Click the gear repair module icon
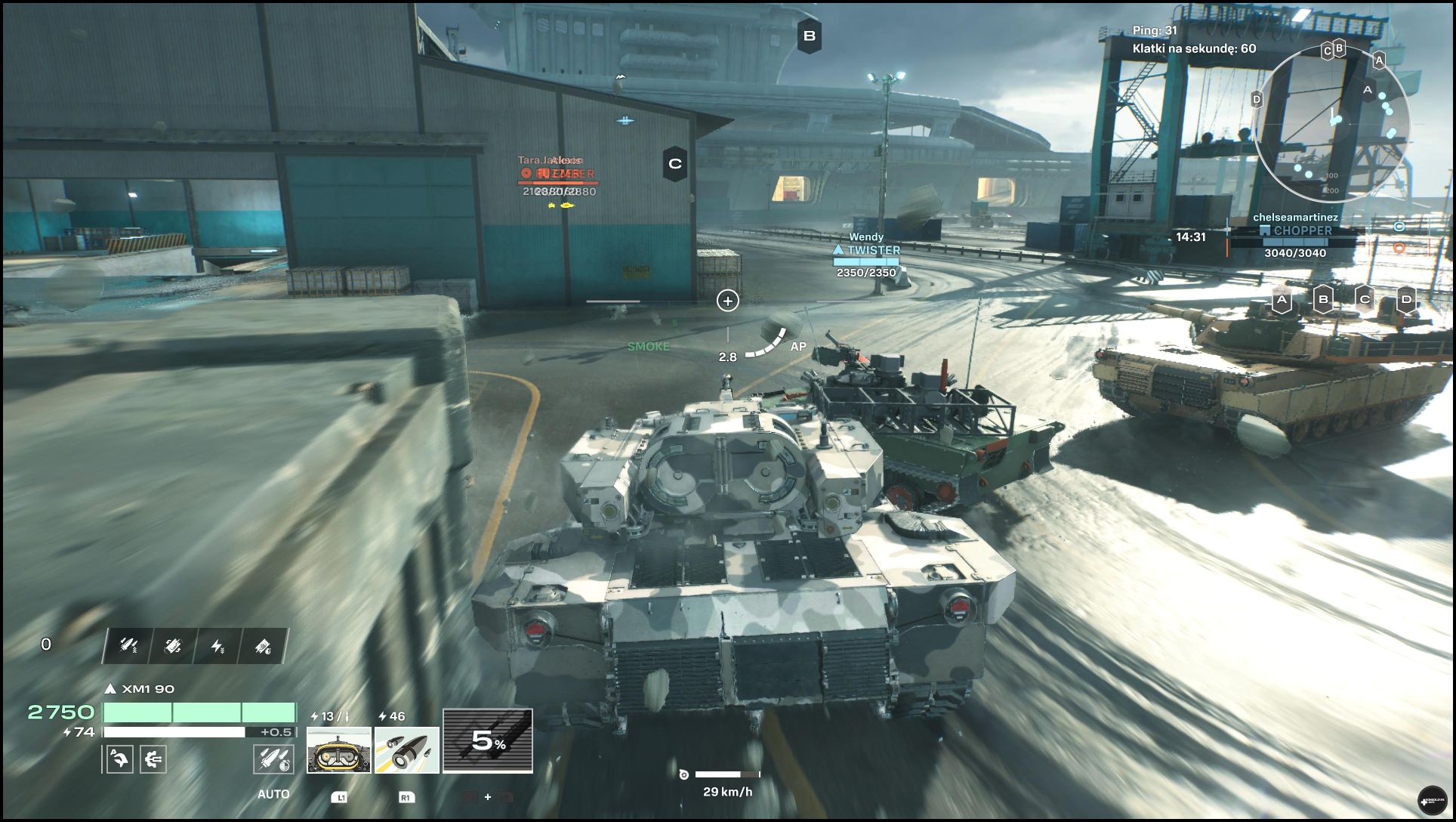 tap(153, 759)
